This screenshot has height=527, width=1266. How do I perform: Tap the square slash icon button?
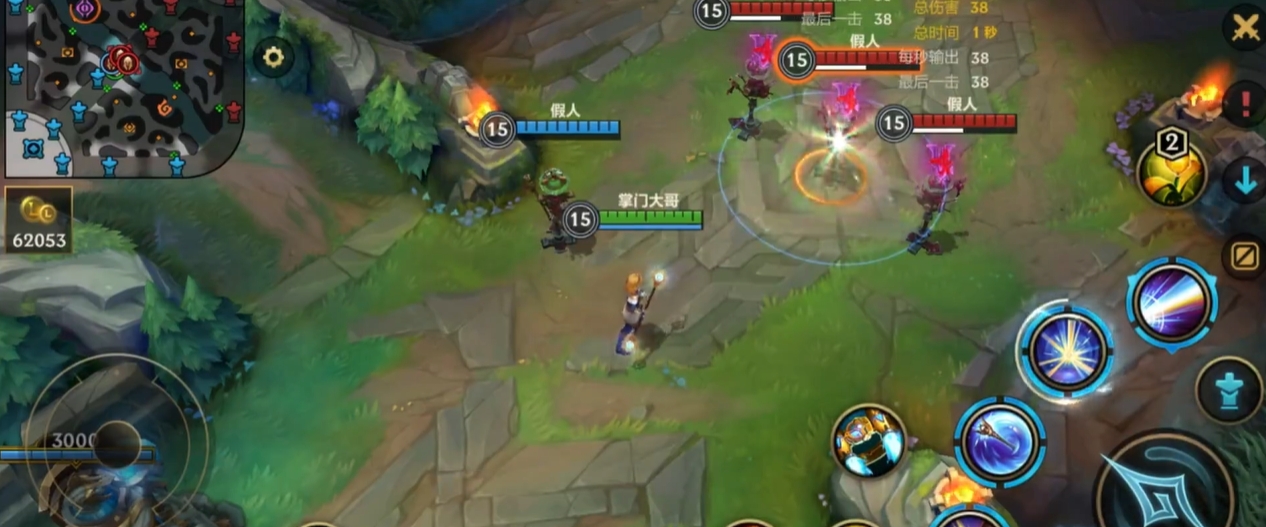pyautogui.click(x=1244, y=257)
